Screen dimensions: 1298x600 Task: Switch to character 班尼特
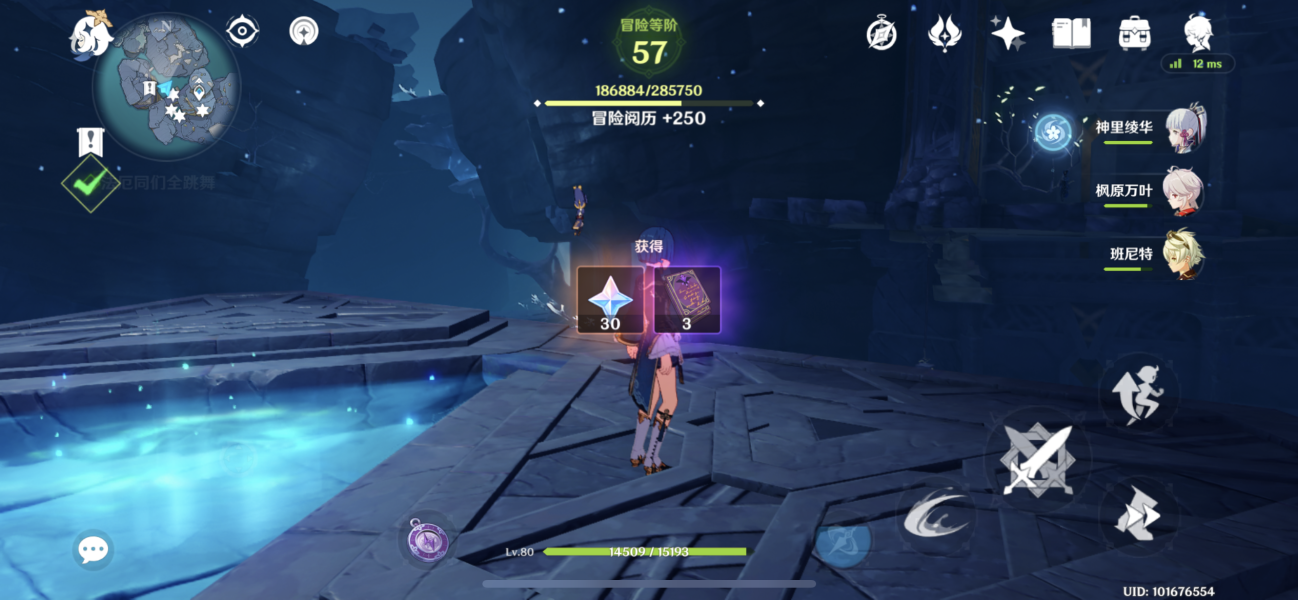(1184, 255)
